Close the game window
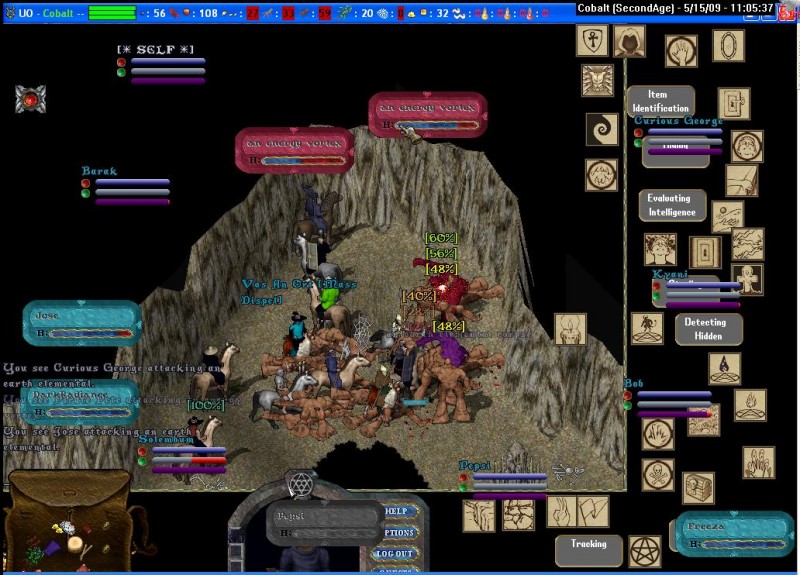800x575 pixels. (x=787, y=8)
